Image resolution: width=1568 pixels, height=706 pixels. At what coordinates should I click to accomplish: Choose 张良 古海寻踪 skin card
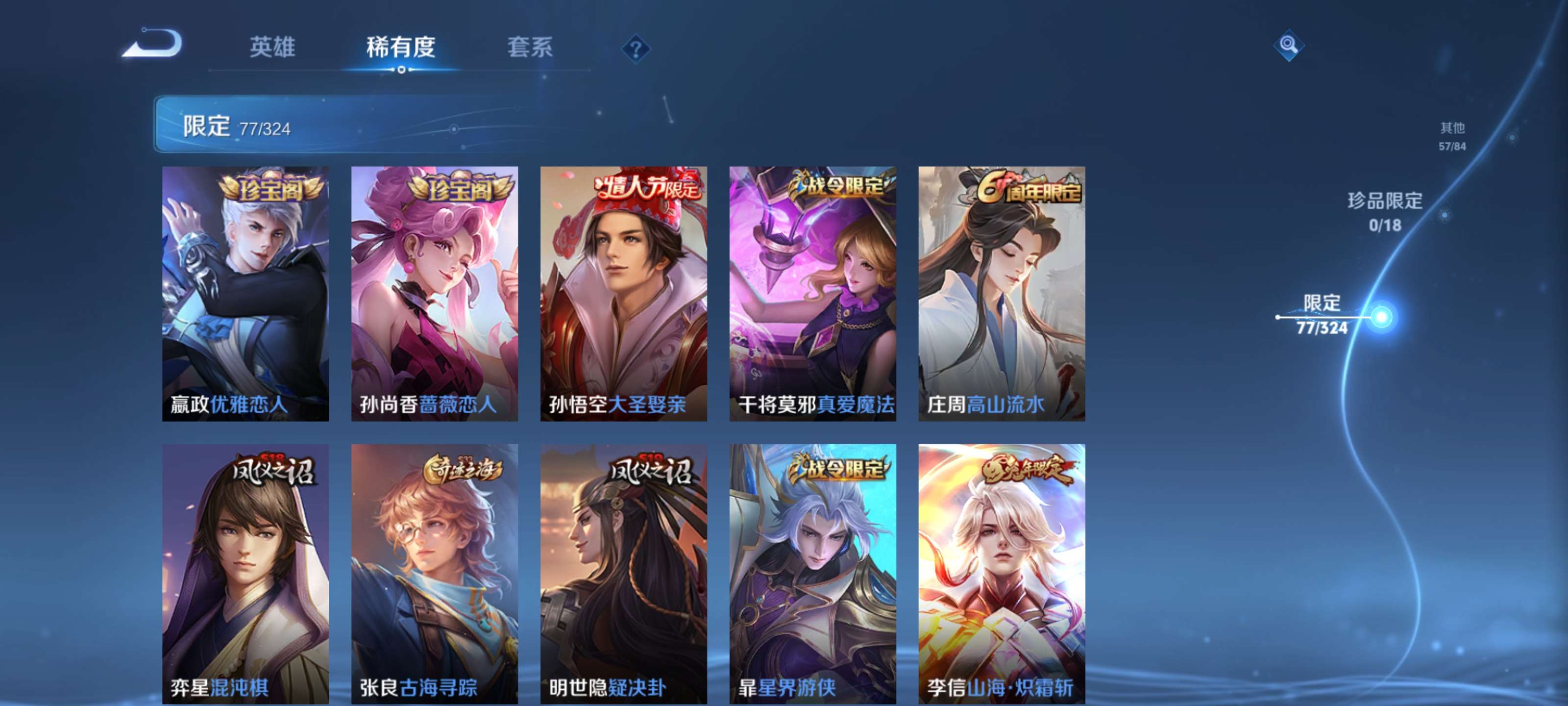point(435,574)
